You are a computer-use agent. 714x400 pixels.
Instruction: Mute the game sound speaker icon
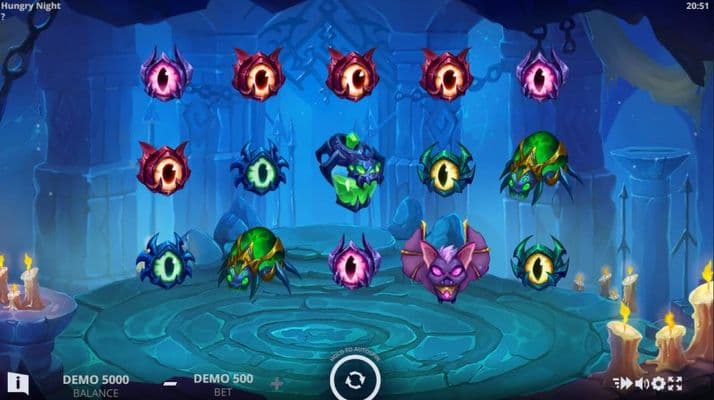(641, 383)
